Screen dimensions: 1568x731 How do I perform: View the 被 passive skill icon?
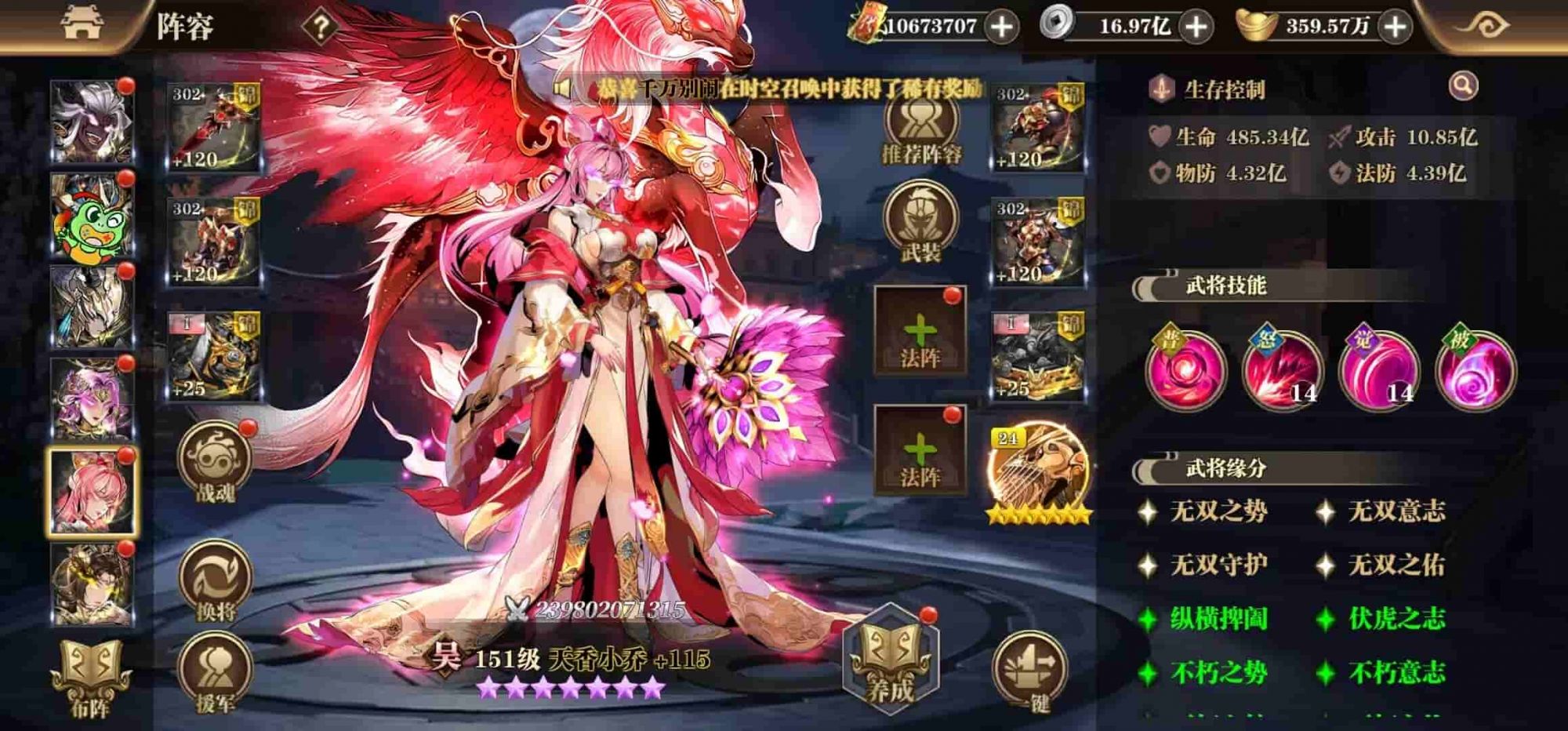coord(1475,370)
